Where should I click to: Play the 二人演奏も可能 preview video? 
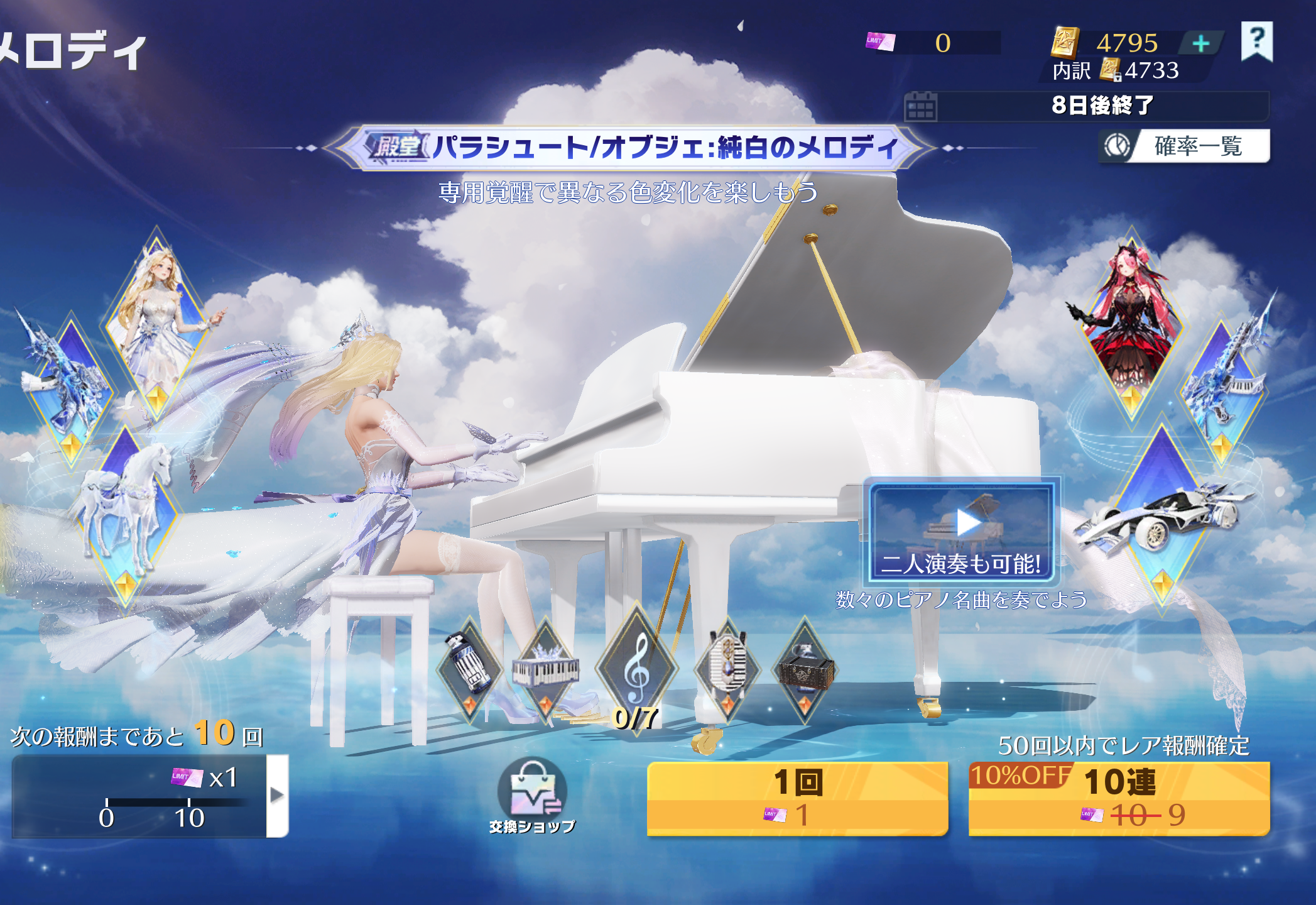click(962, 531)
